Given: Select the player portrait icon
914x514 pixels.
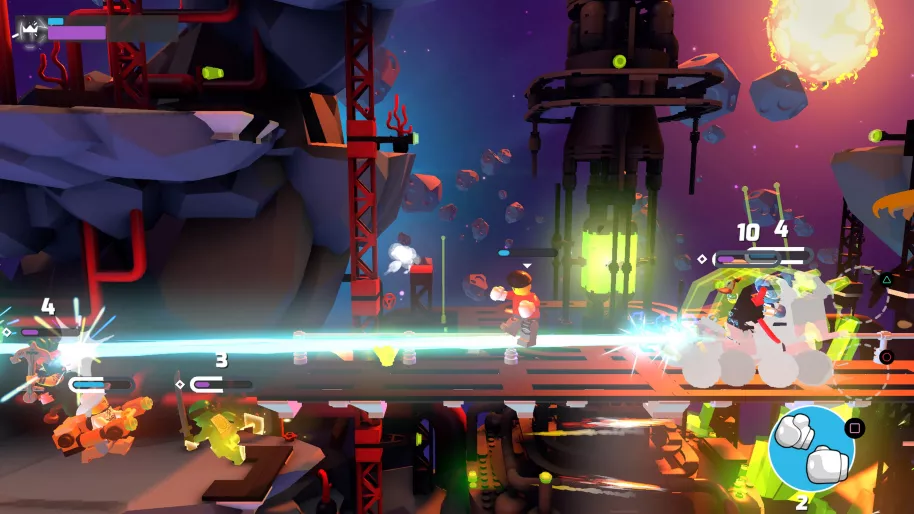Looking at the screenshot, I should 29,31.
